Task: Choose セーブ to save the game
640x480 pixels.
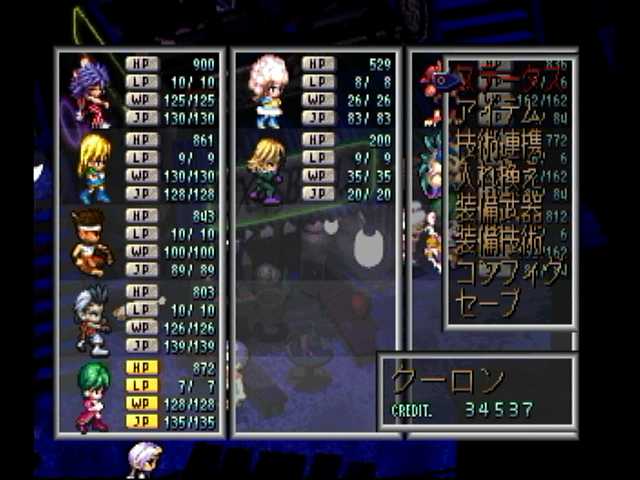Action: tap(488, 301)
